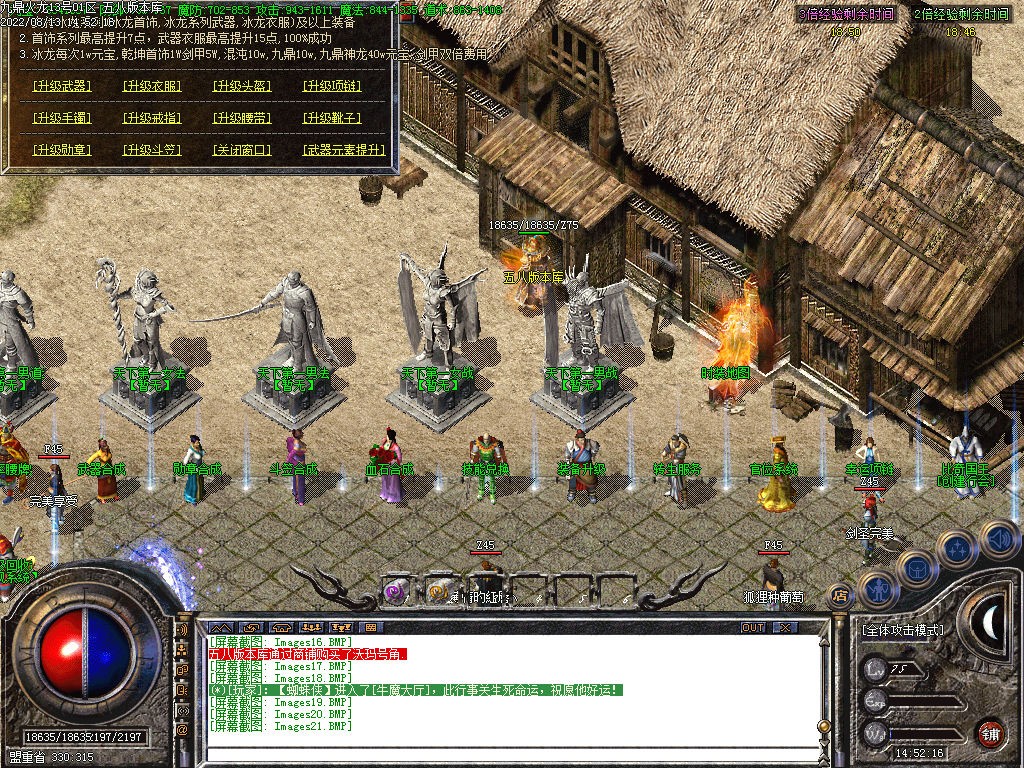Click the red 铺 stall button
Image resolution: width=1024 pixels, height=768 pixels.
(x=990, y=733)
